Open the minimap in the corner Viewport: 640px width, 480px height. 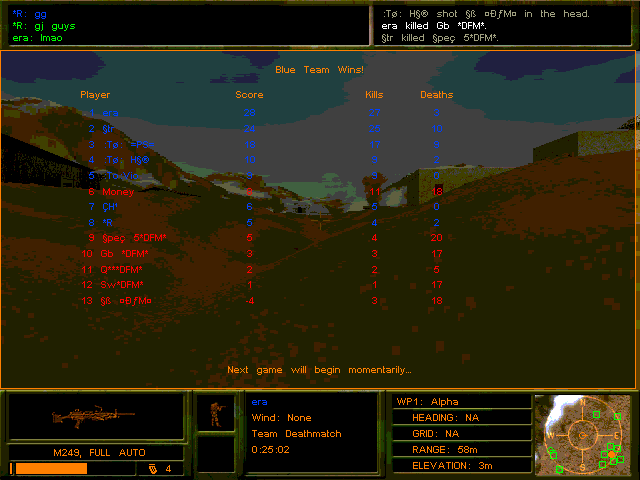click(584, 434)
